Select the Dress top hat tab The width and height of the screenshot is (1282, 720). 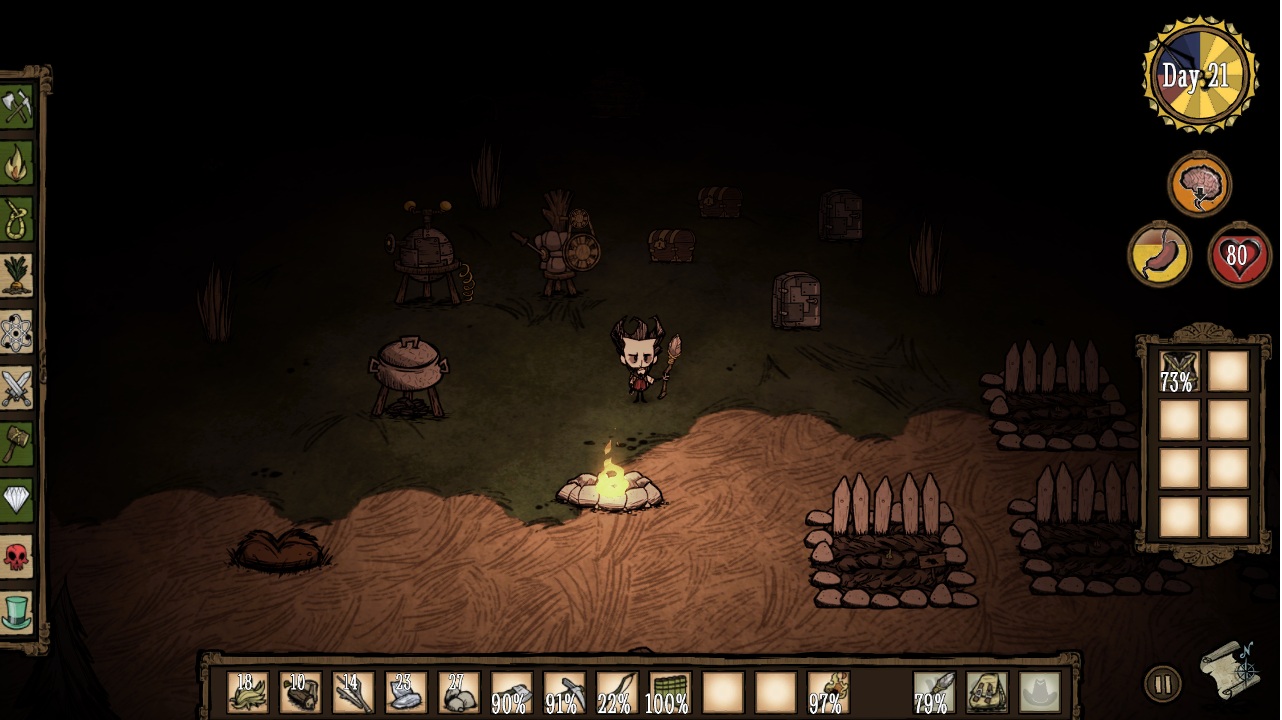pyautogui.click(x=16, y=611)
